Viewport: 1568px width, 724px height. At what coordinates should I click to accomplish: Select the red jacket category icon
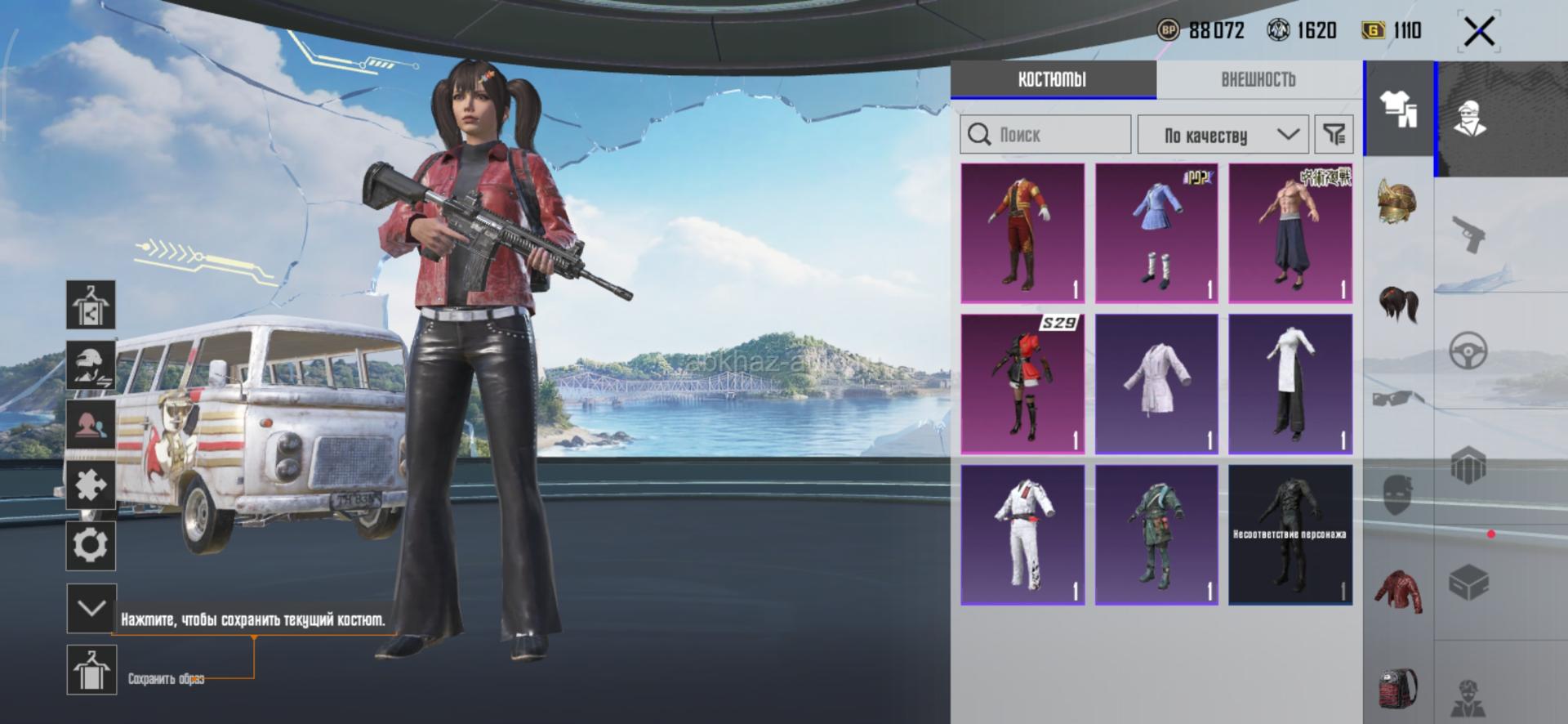tap(1398, 590)
